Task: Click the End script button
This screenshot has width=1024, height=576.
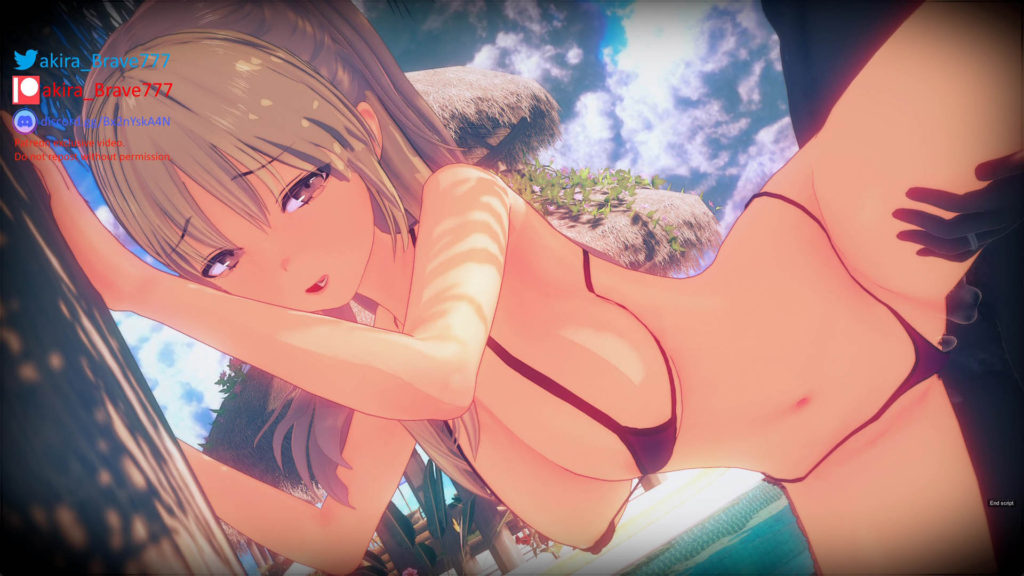Action: (x=1001, y=503)
